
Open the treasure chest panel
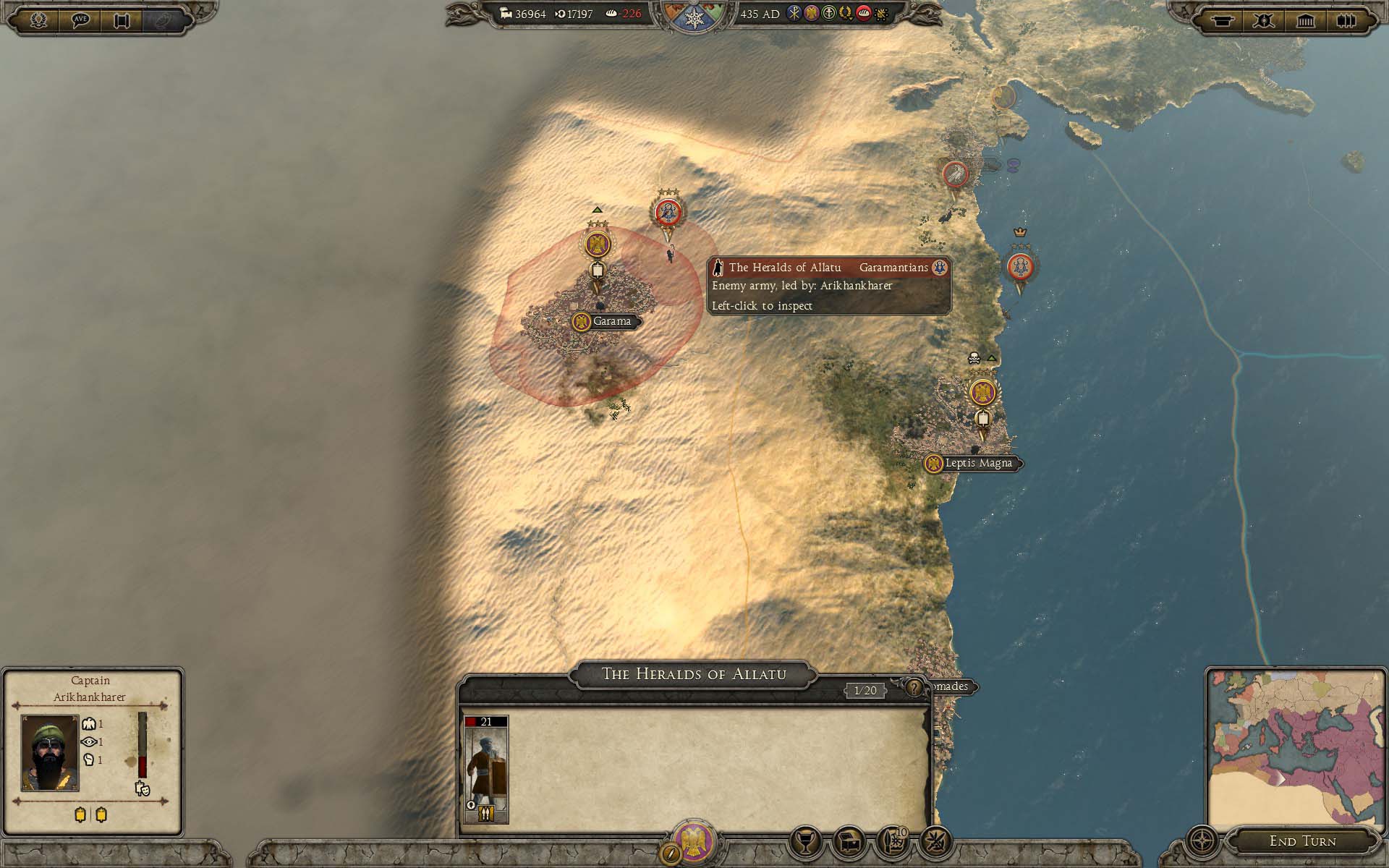click(x=849, y=842)
